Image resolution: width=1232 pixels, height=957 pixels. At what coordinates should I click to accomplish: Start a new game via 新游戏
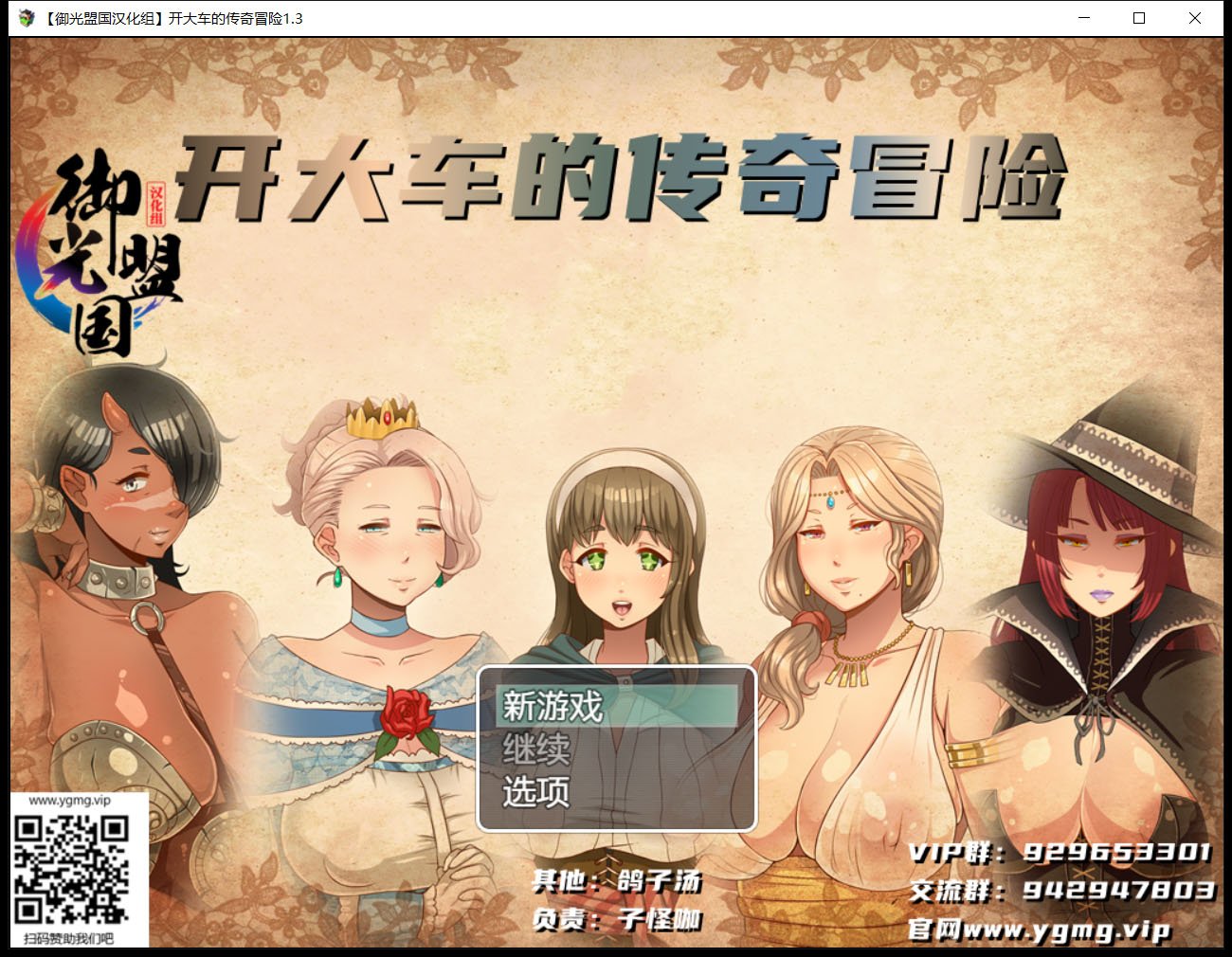(554, 706)
